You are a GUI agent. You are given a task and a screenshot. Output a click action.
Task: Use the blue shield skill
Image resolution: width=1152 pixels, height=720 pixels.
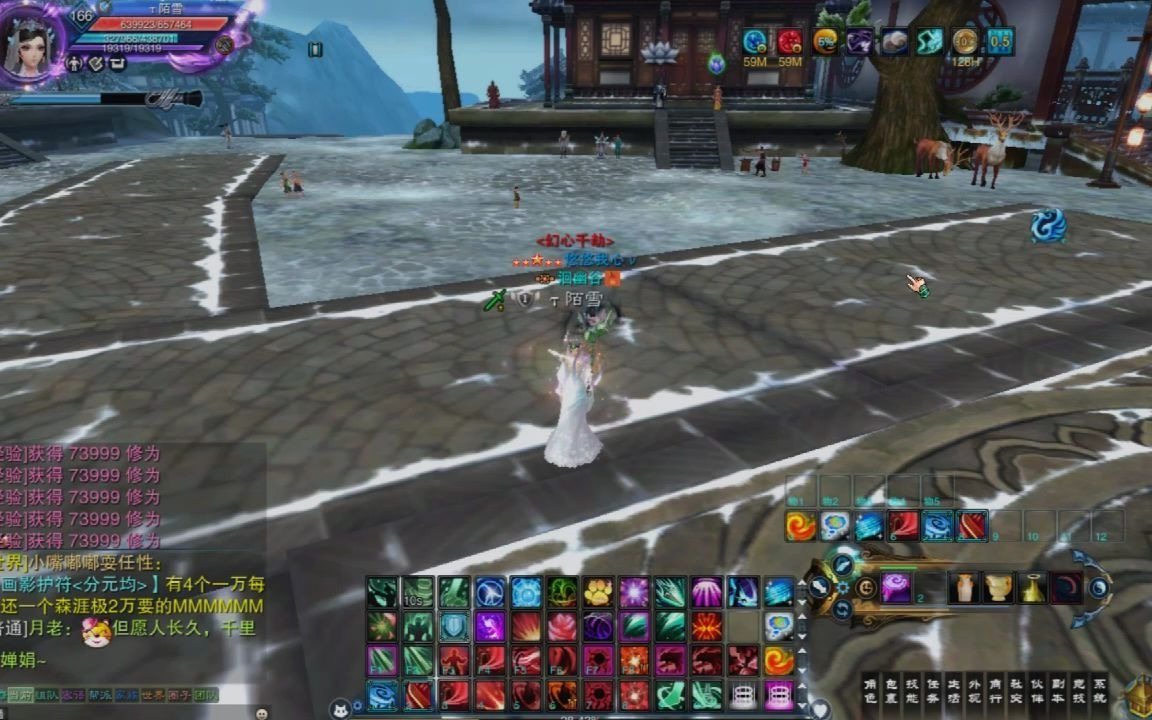(x=454, y=626)
